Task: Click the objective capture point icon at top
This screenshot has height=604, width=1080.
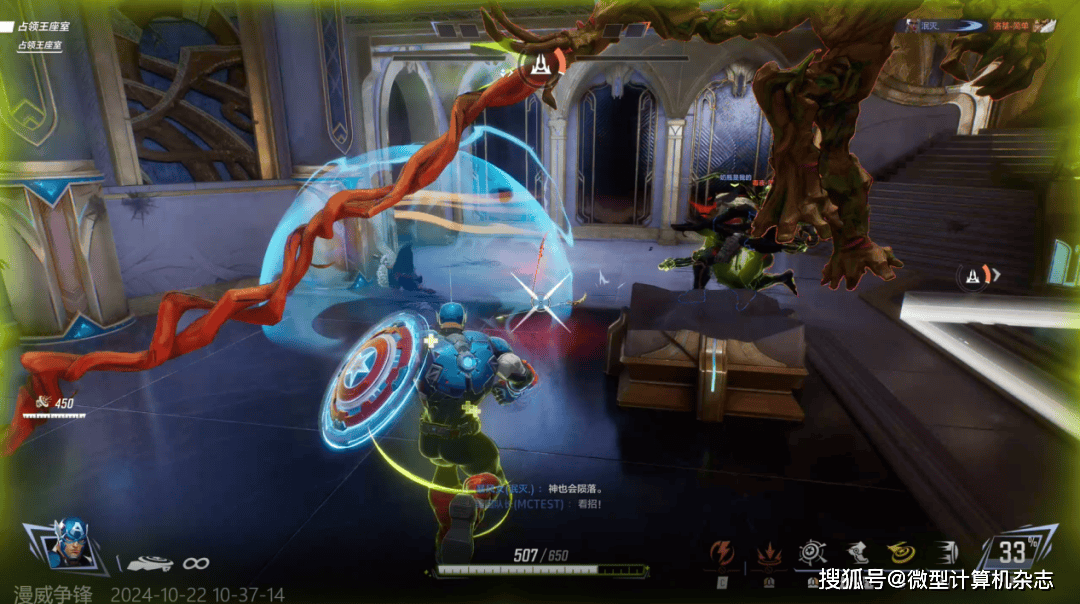Action: (541, 65)
